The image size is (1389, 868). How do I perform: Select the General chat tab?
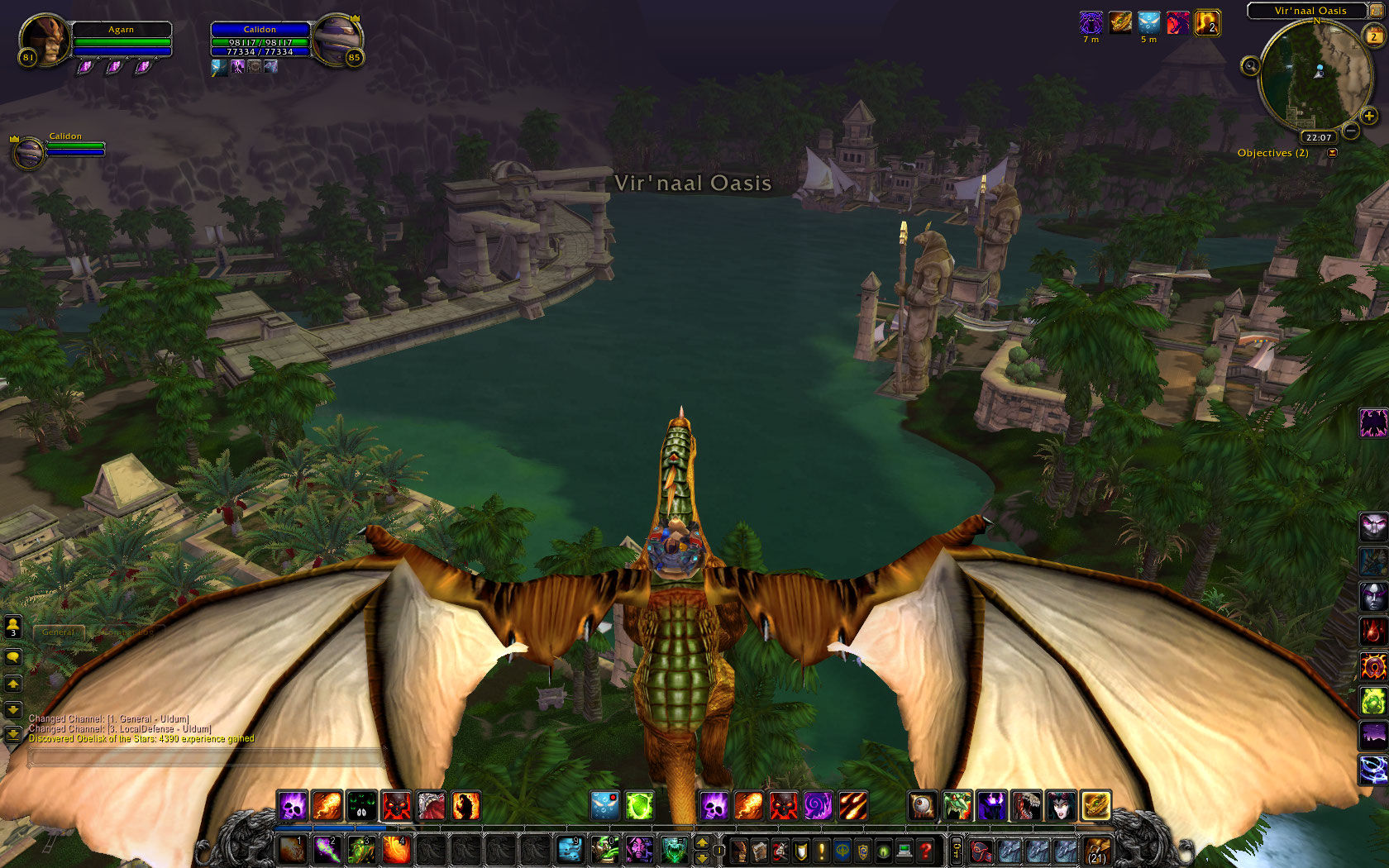(58, 631)
